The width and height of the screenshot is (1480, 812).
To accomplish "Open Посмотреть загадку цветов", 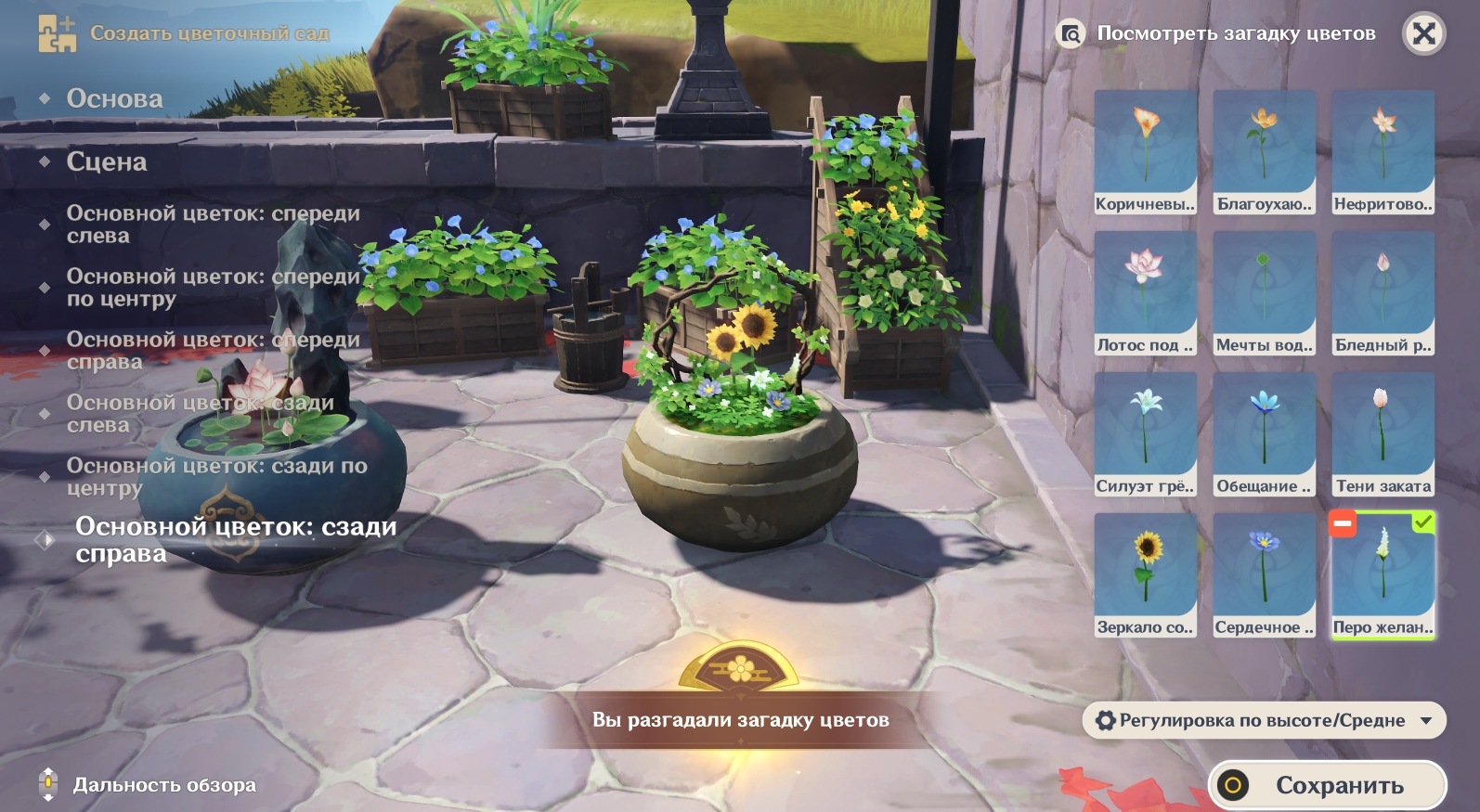I will (x=1216, y=34).
